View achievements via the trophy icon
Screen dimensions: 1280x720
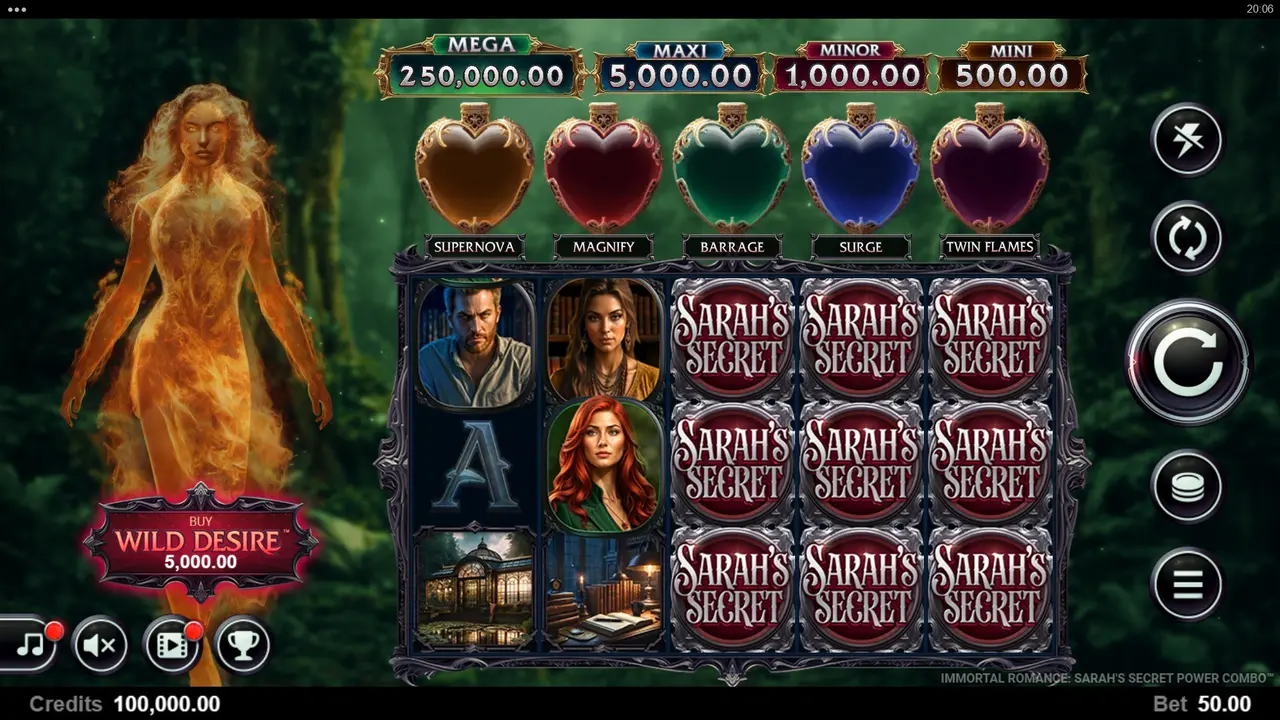tap(242, 645)
